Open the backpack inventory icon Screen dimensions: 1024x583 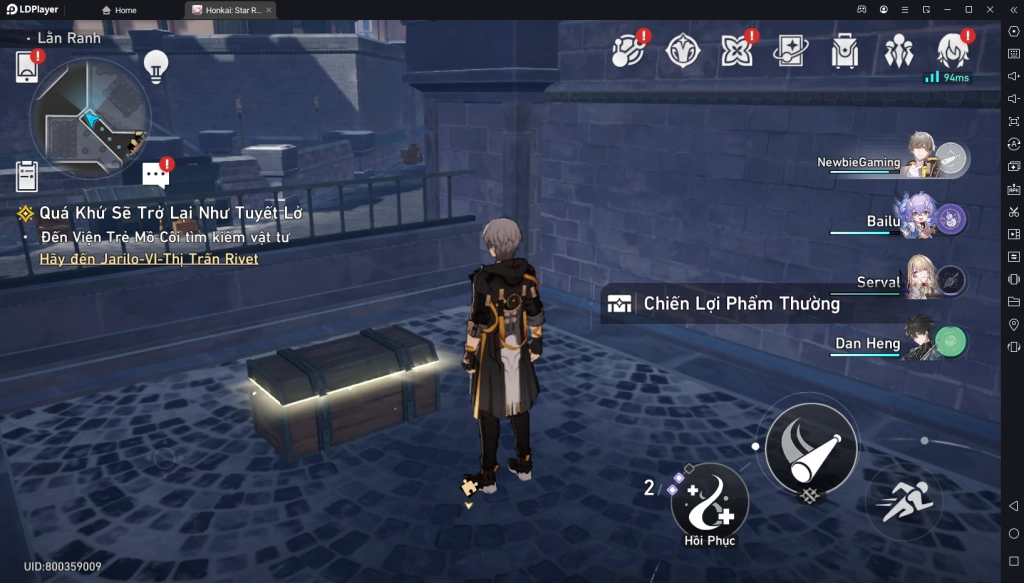pos(845,51)
